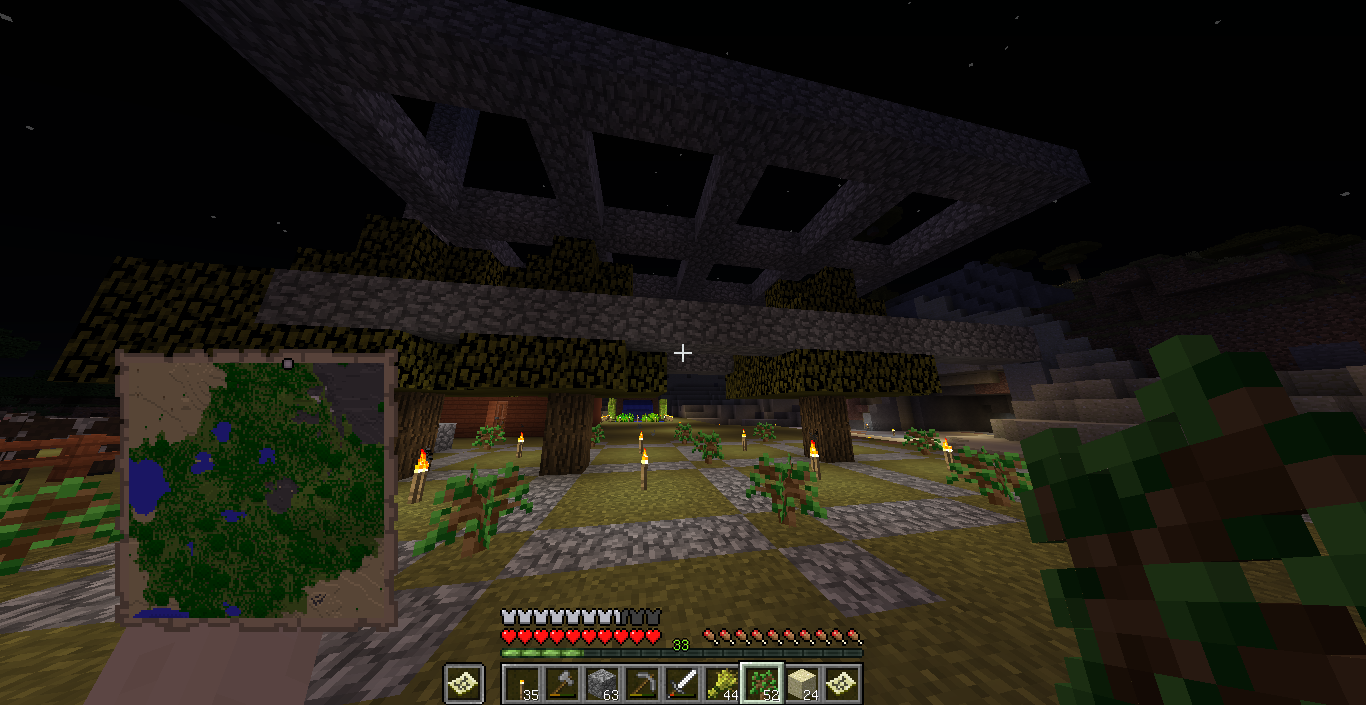The height and width of the screenshot is (705, 1366).
Task: Select the axe hotbar slot
Action: 560,684
